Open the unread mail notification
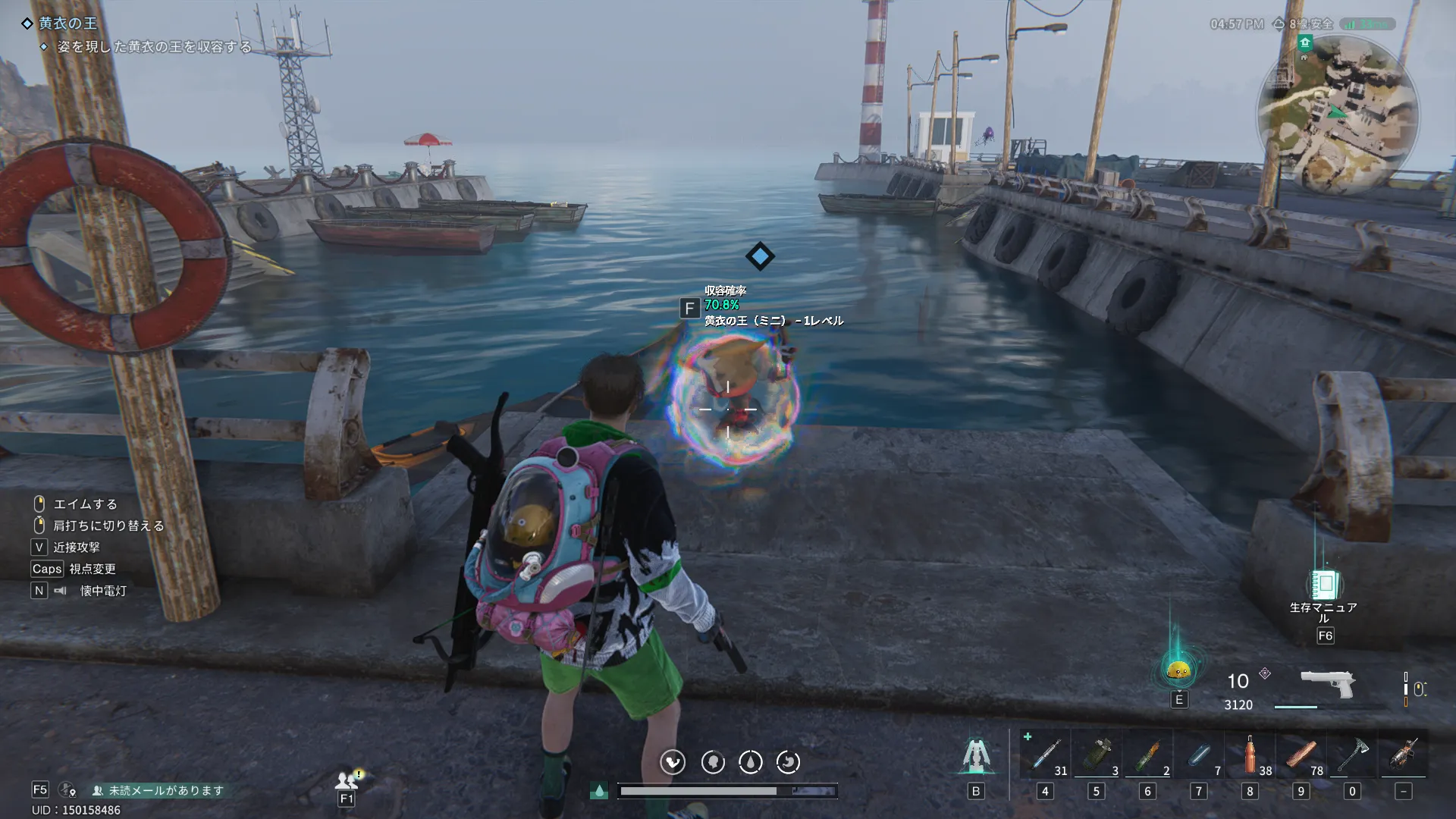1456x819 pixels. pyautogui.click(x=158, y=790)
